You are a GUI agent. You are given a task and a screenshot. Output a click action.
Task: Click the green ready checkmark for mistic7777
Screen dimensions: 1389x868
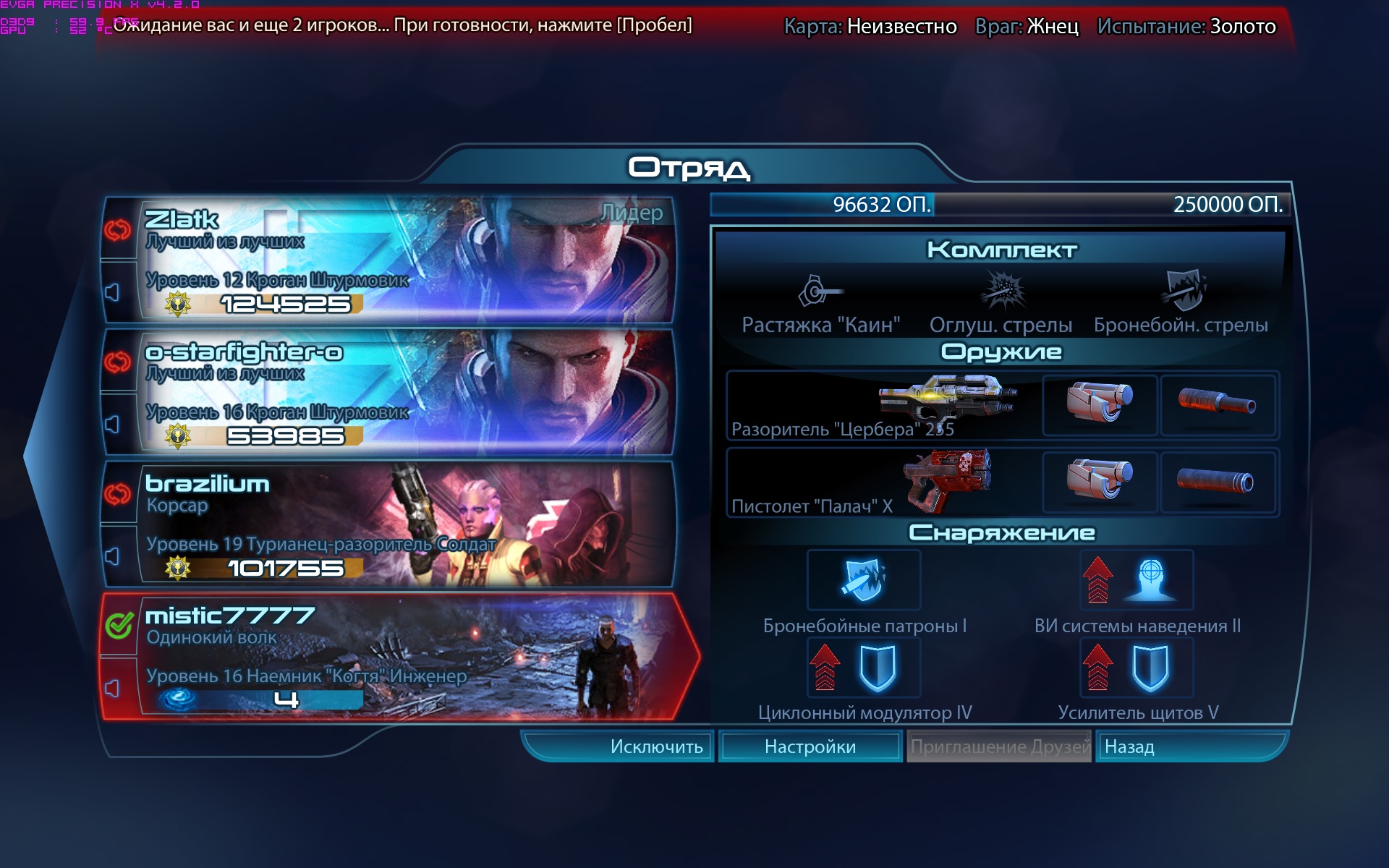click(x=119, y=625)
